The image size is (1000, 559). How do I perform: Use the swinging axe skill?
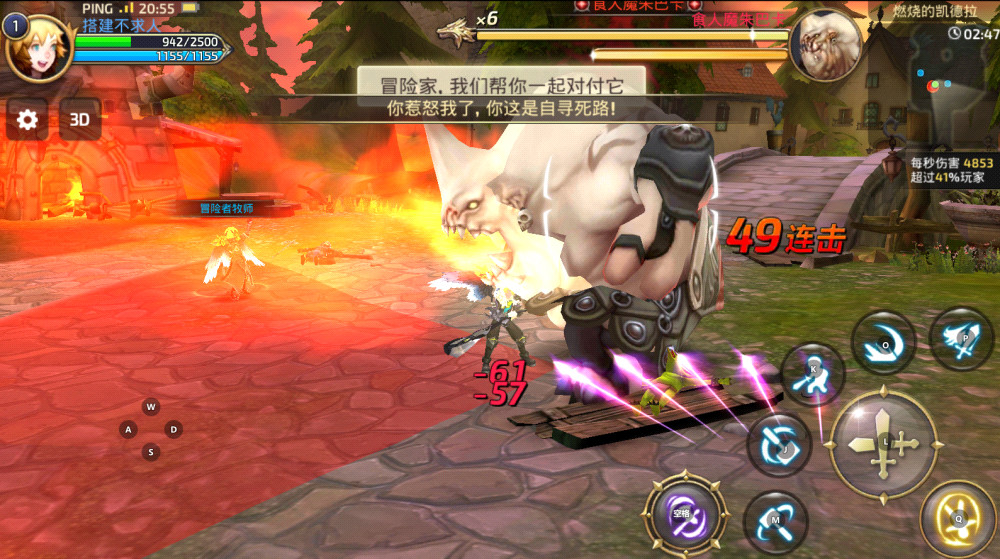[x=775, y=522]
